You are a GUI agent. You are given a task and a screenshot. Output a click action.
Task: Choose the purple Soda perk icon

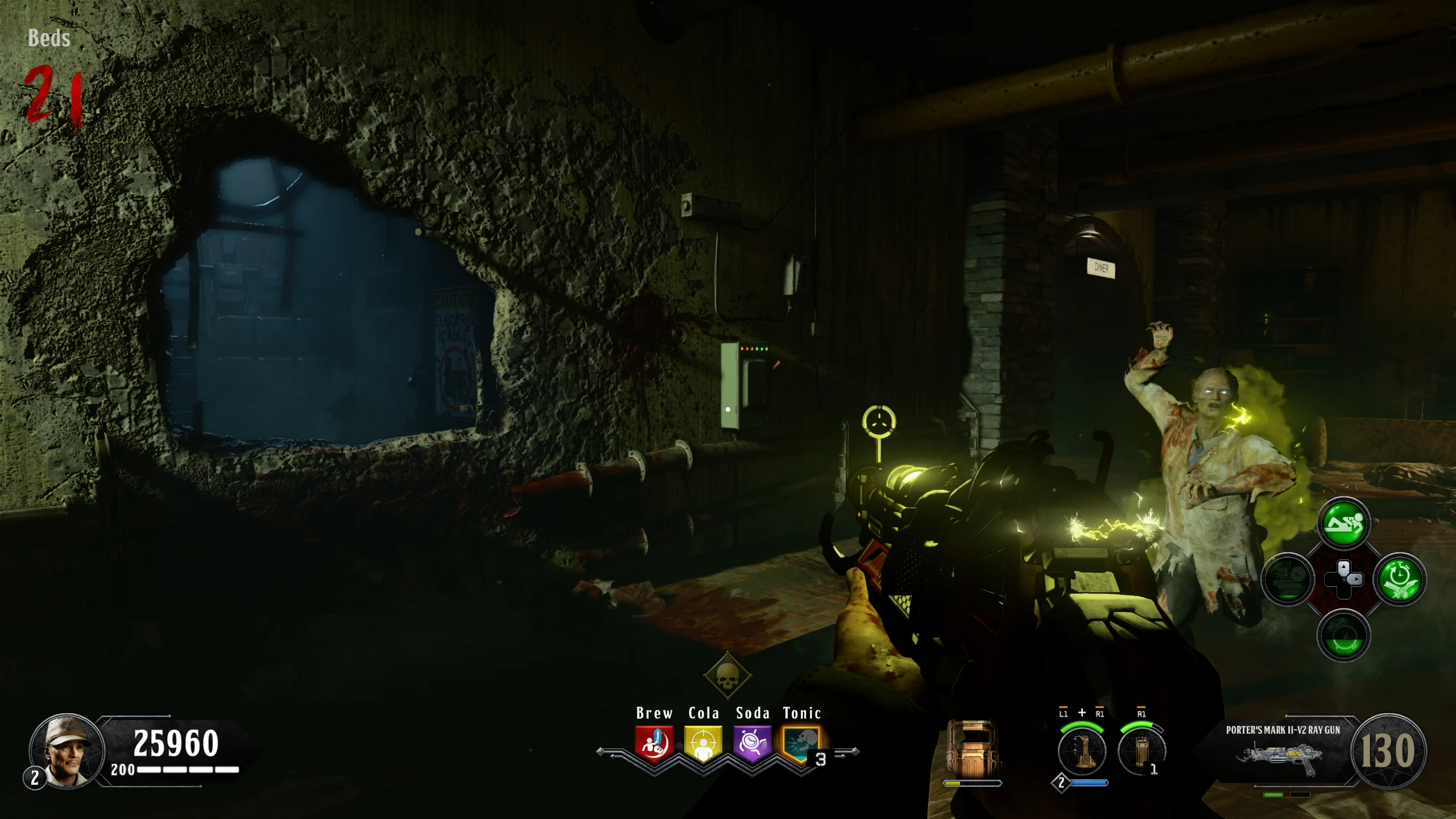point(752,743)
